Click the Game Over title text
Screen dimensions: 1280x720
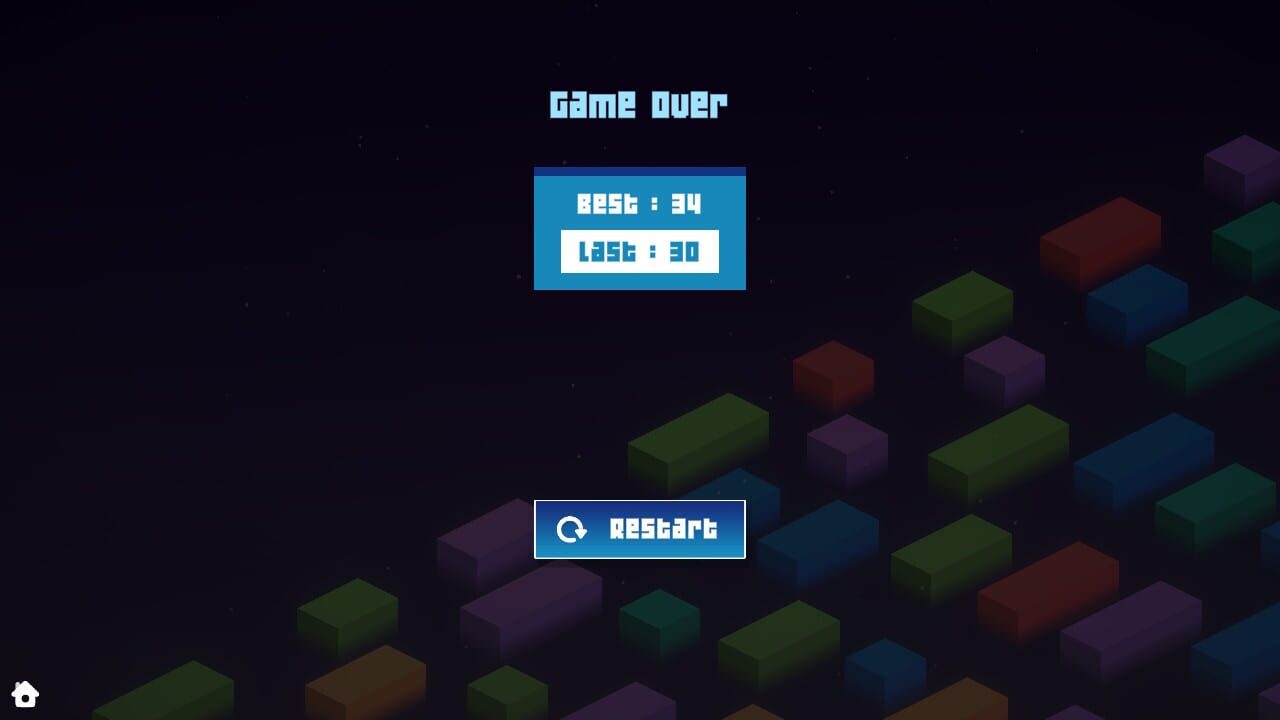pyautogui.click(x=639, y=103)
